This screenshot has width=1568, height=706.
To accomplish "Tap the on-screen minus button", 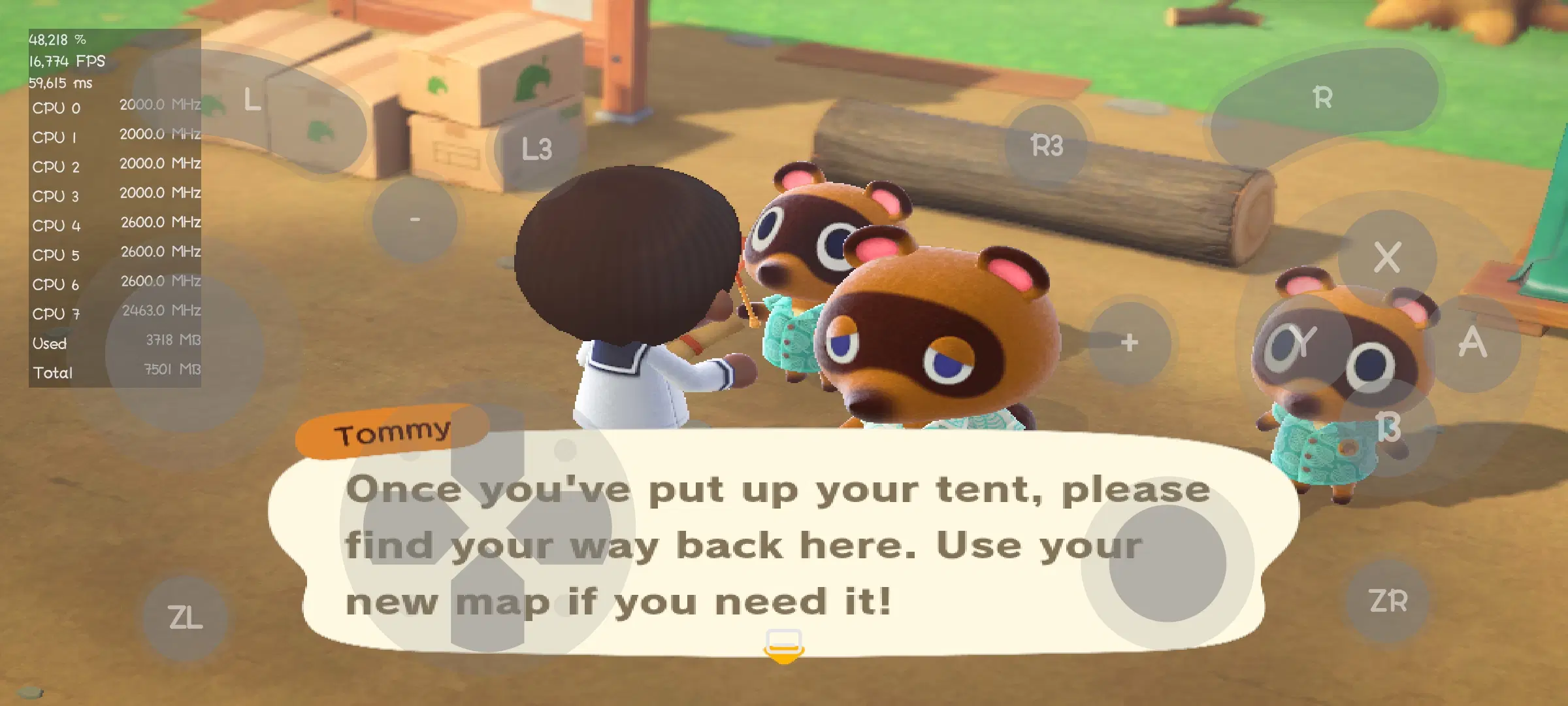I will click(x=415, y=220).
